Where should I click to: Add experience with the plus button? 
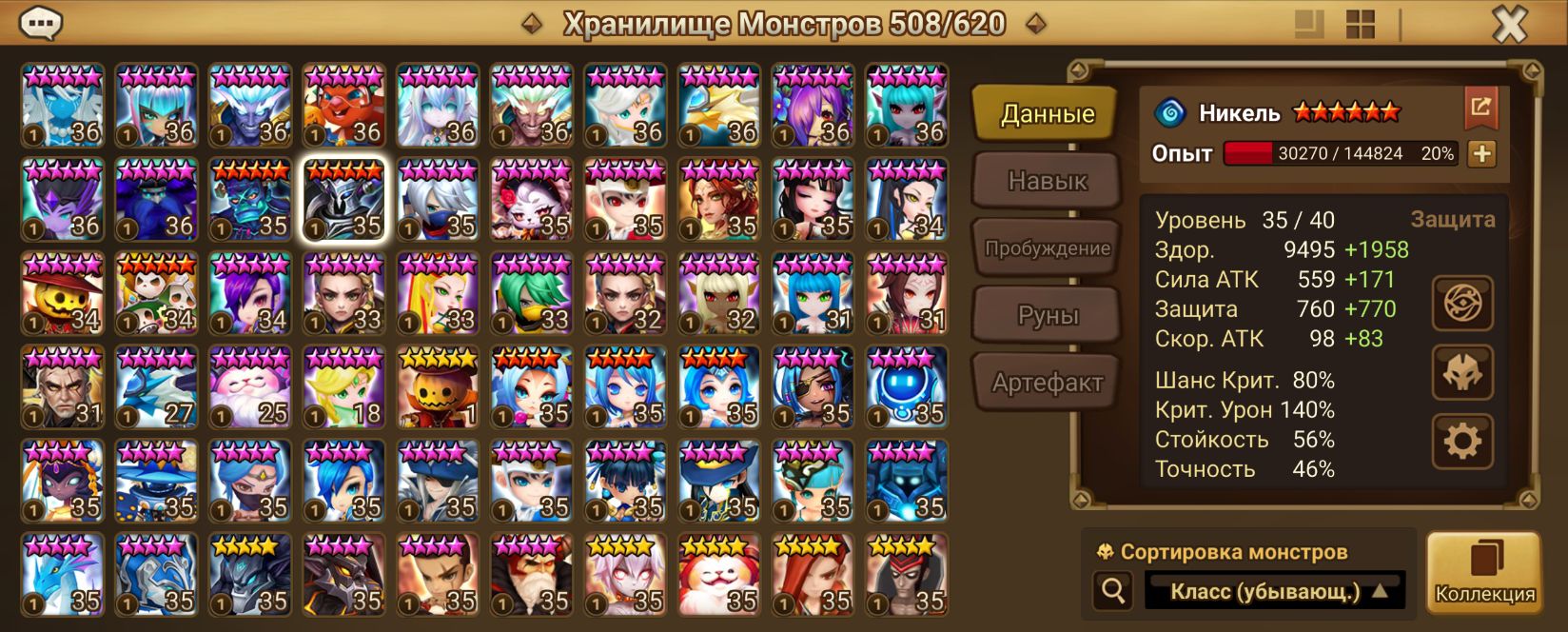click(1481, 153)
